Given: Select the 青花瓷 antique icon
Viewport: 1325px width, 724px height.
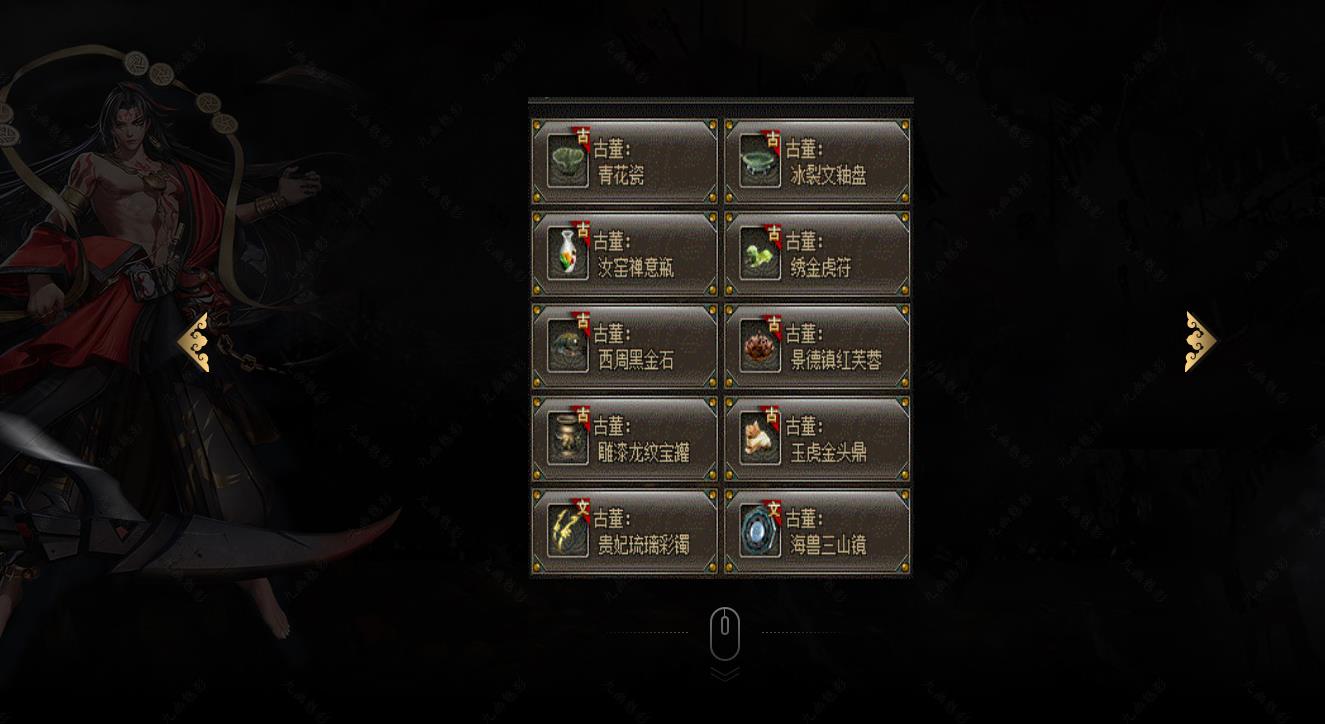Looking at the screenshot, I should [567, 160].
